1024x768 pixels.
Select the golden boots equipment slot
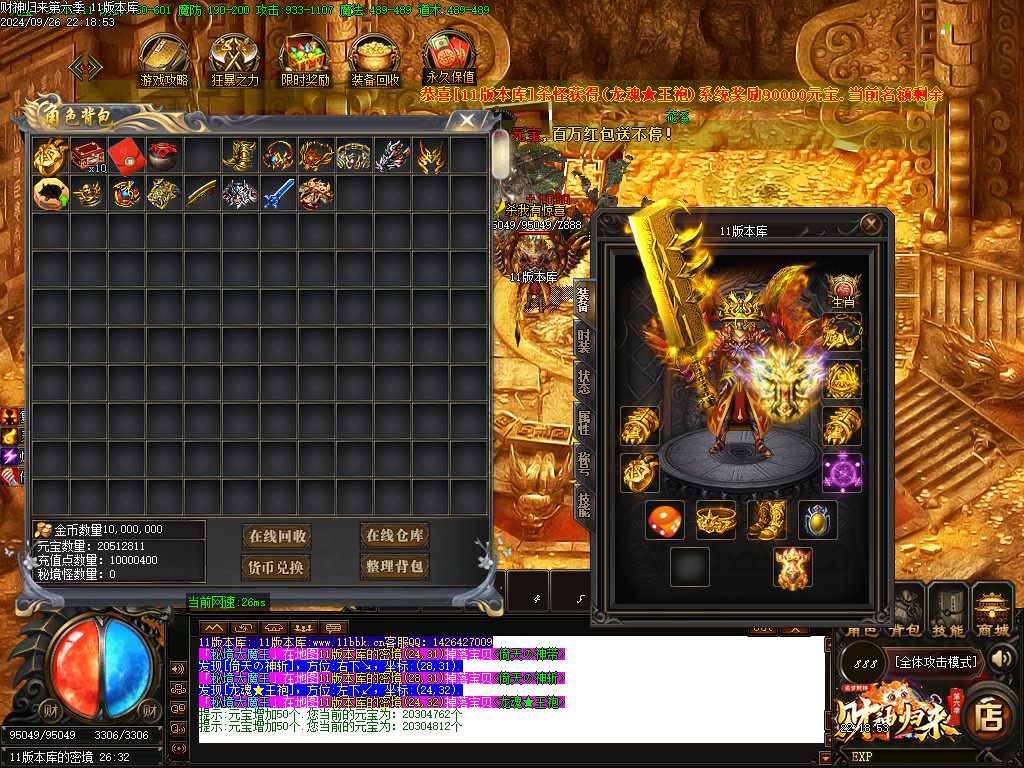[765, 520]
